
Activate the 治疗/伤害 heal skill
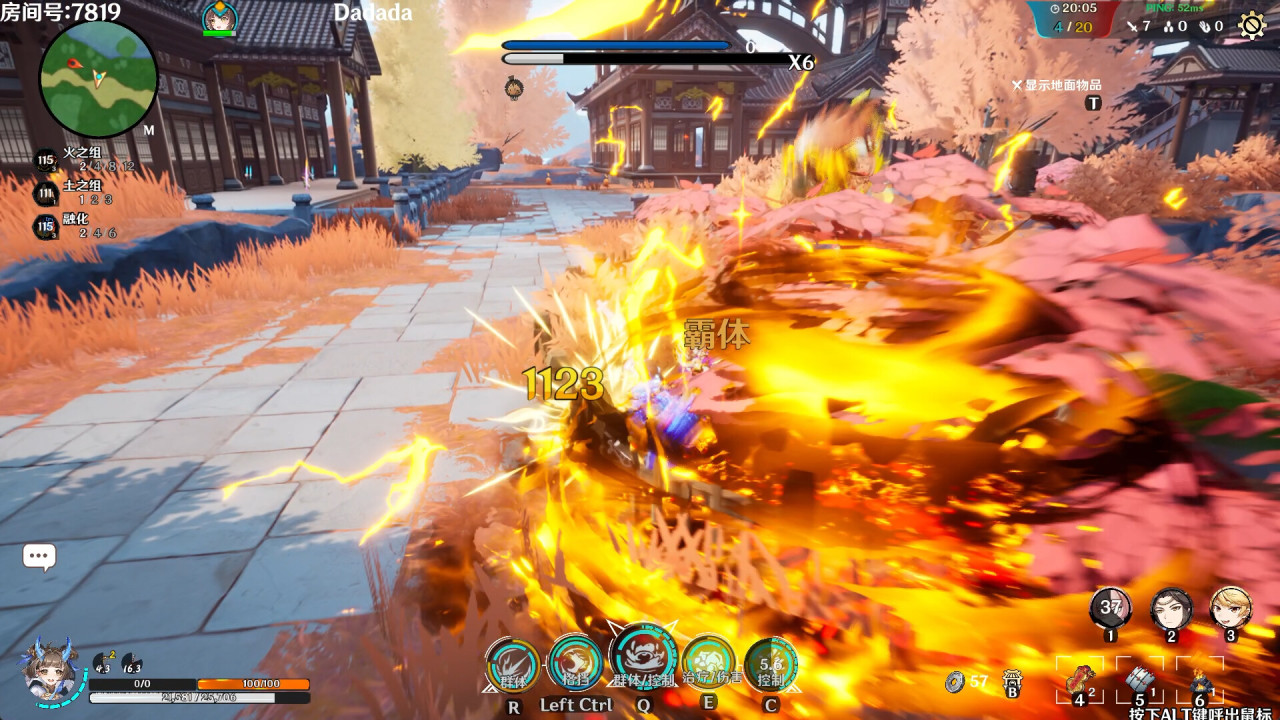[x=709, y=662]
